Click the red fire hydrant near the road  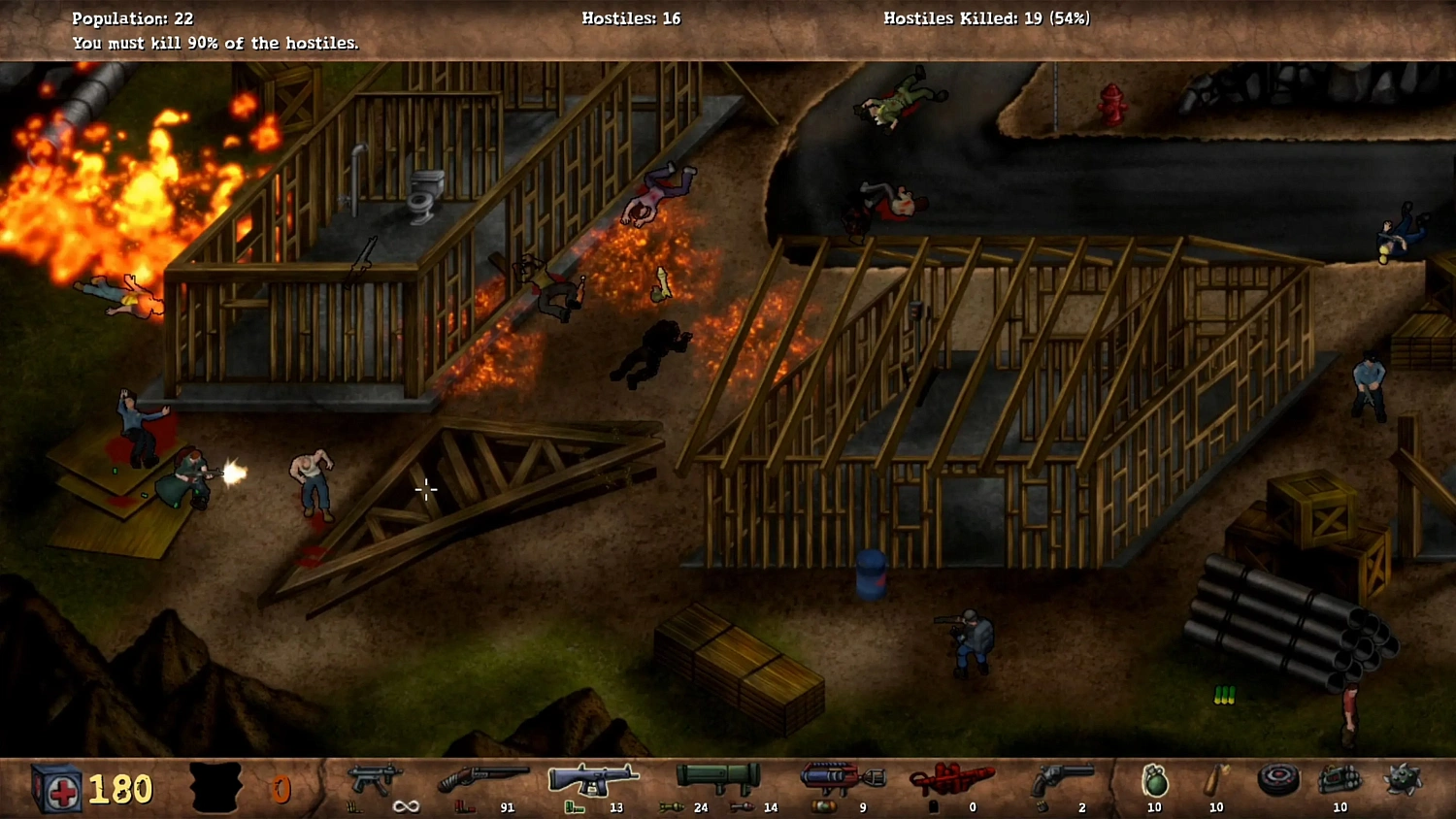(1112, 106)
